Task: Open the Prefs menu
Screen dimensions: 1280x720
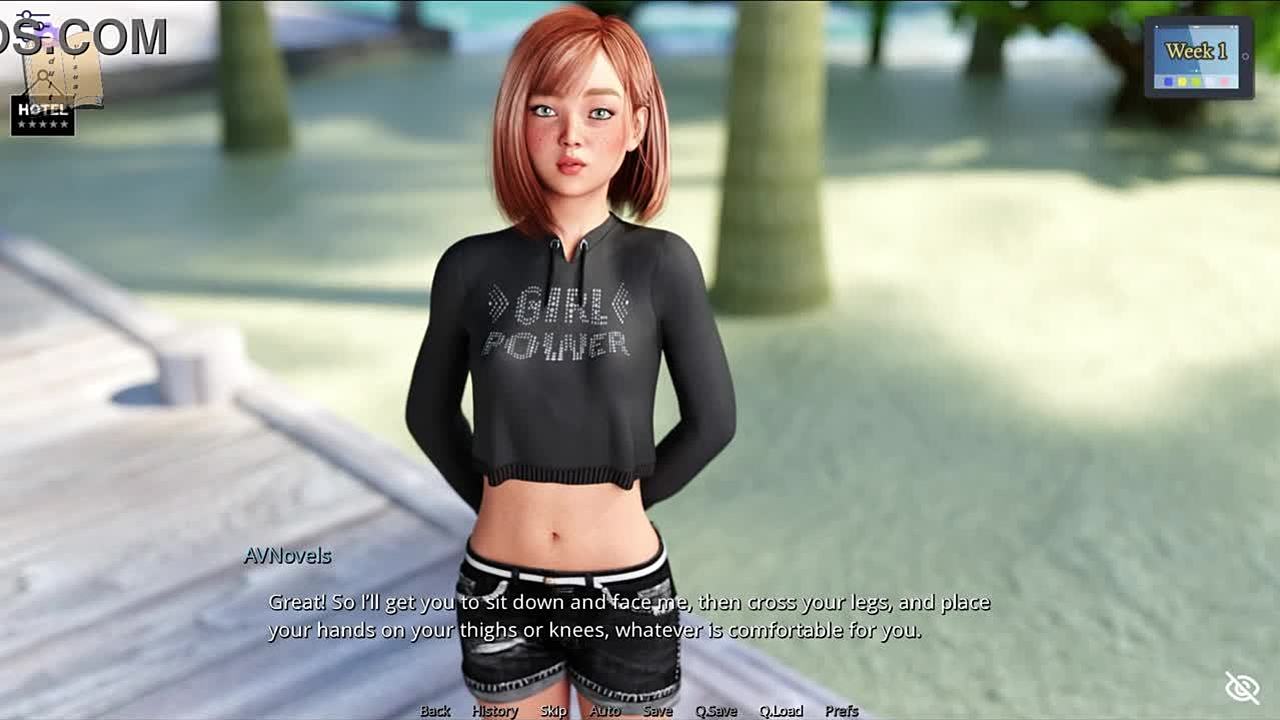Action: pyautogui.click(x=842, y=711)
